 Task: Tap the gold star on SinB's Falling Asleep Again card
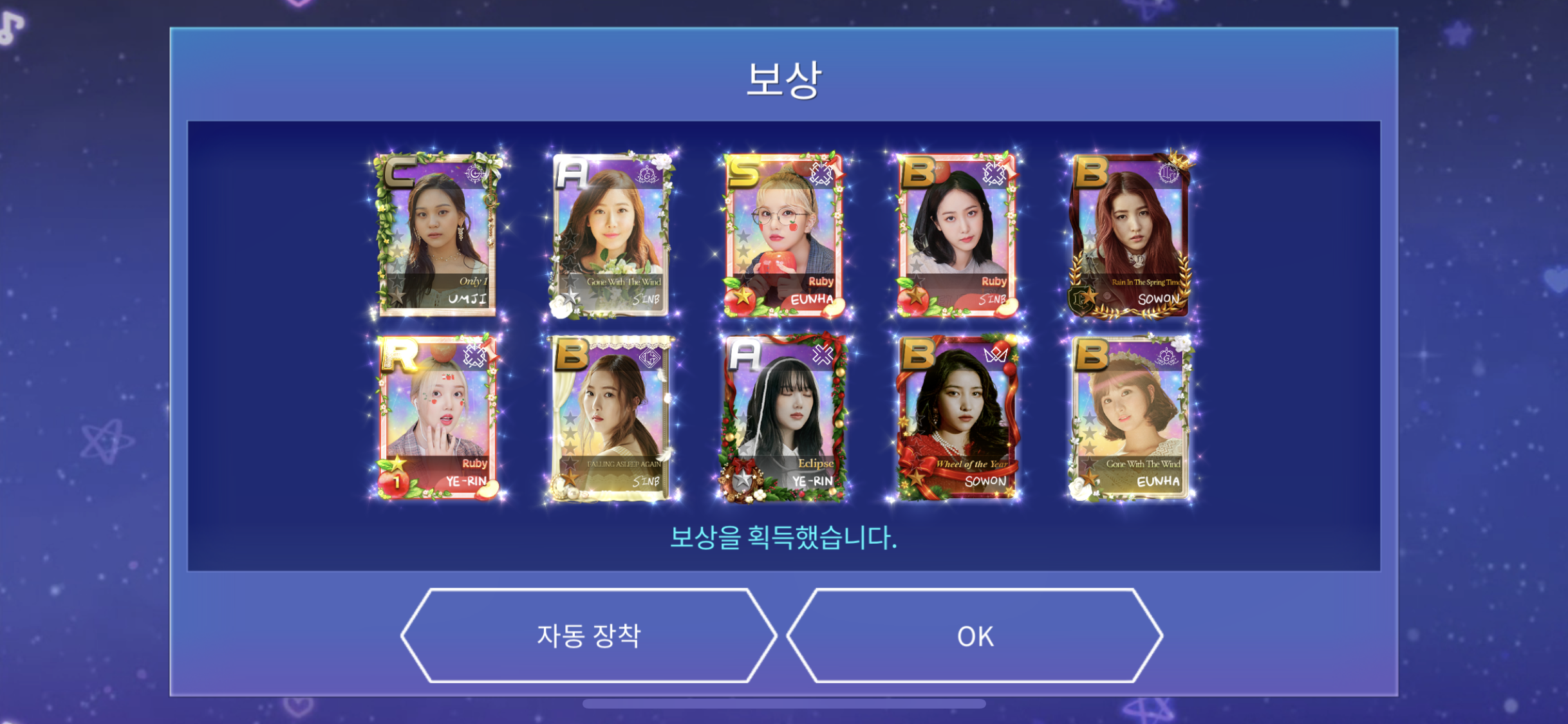click(x=568, y=478)
